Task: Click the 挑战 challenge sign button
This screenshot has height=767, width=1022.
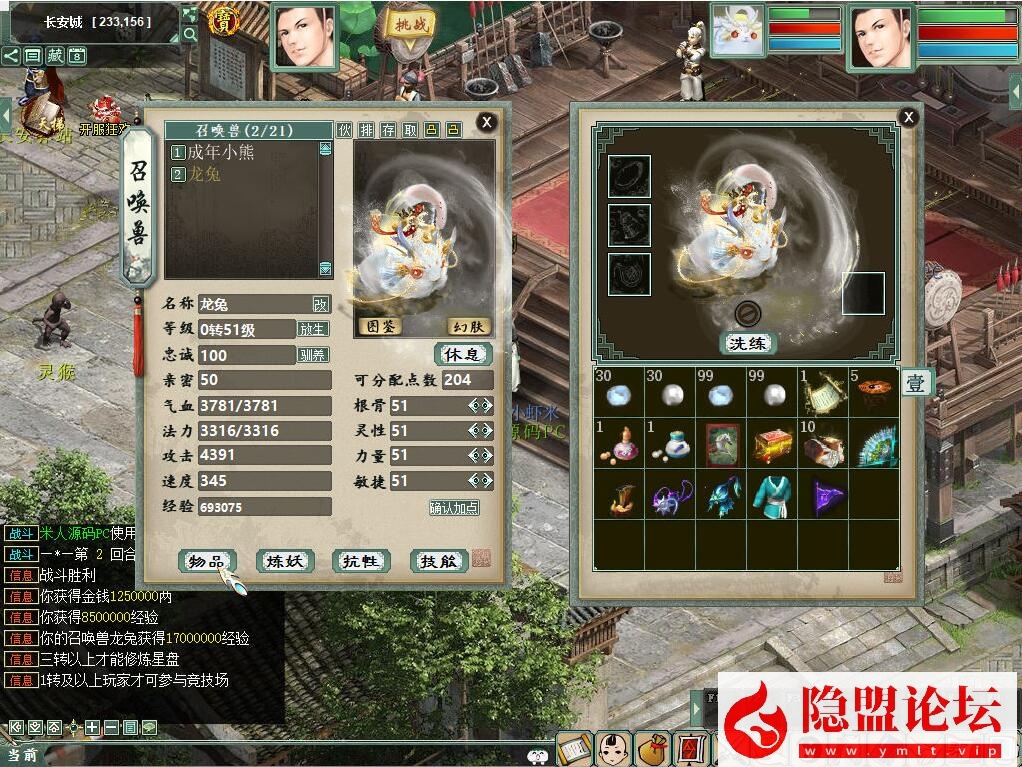Action: click(409, 24)
